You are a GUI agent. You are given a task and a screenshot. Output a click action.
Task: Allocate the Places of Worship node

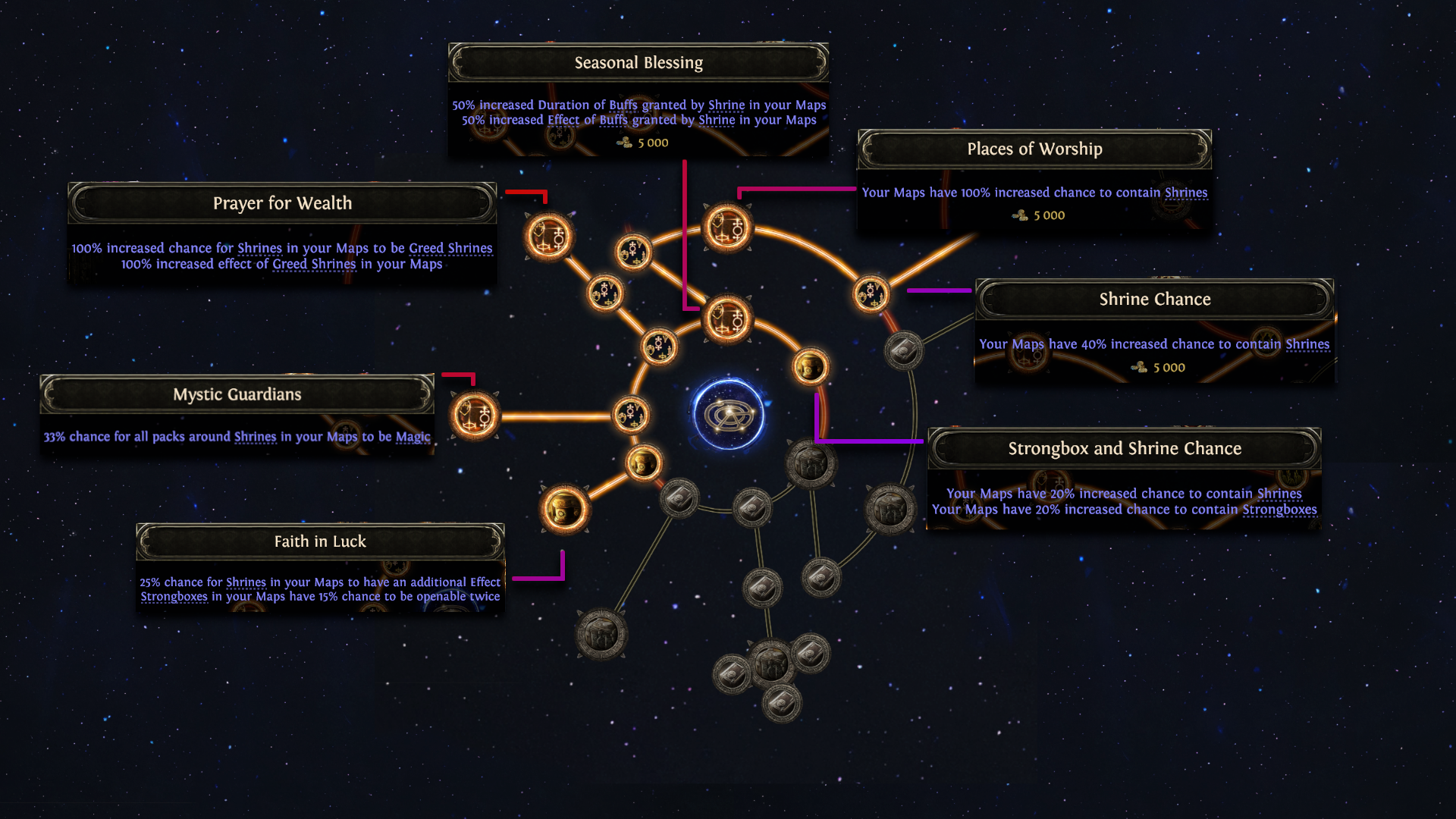[x=727, y=227]
